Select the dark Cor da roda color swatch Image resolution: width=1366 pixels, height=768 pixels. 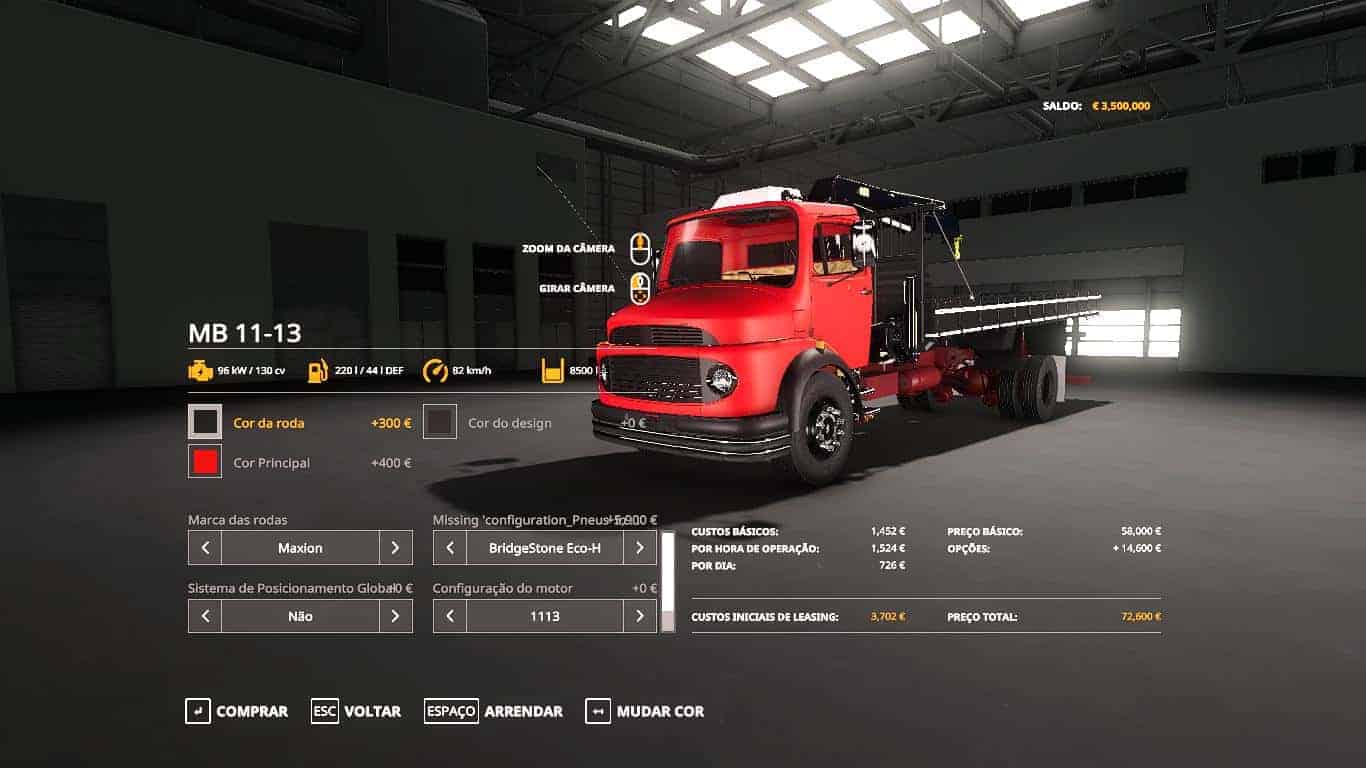click(204, 422)
